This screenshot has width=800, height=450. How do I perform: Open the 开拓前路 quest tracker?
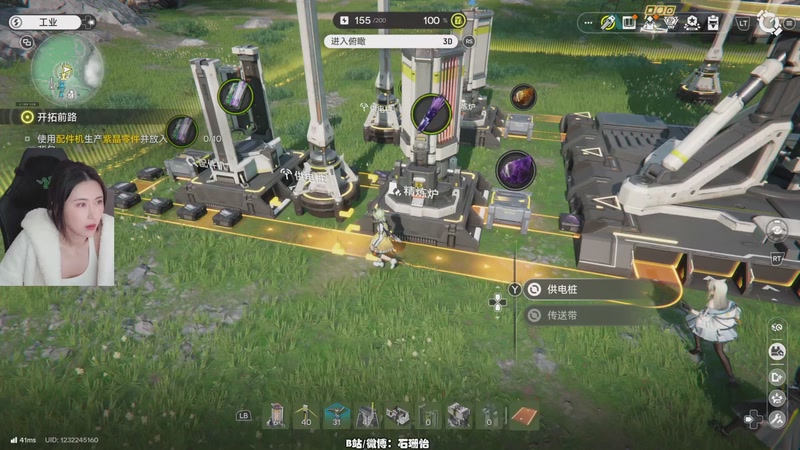coord(58,117)
